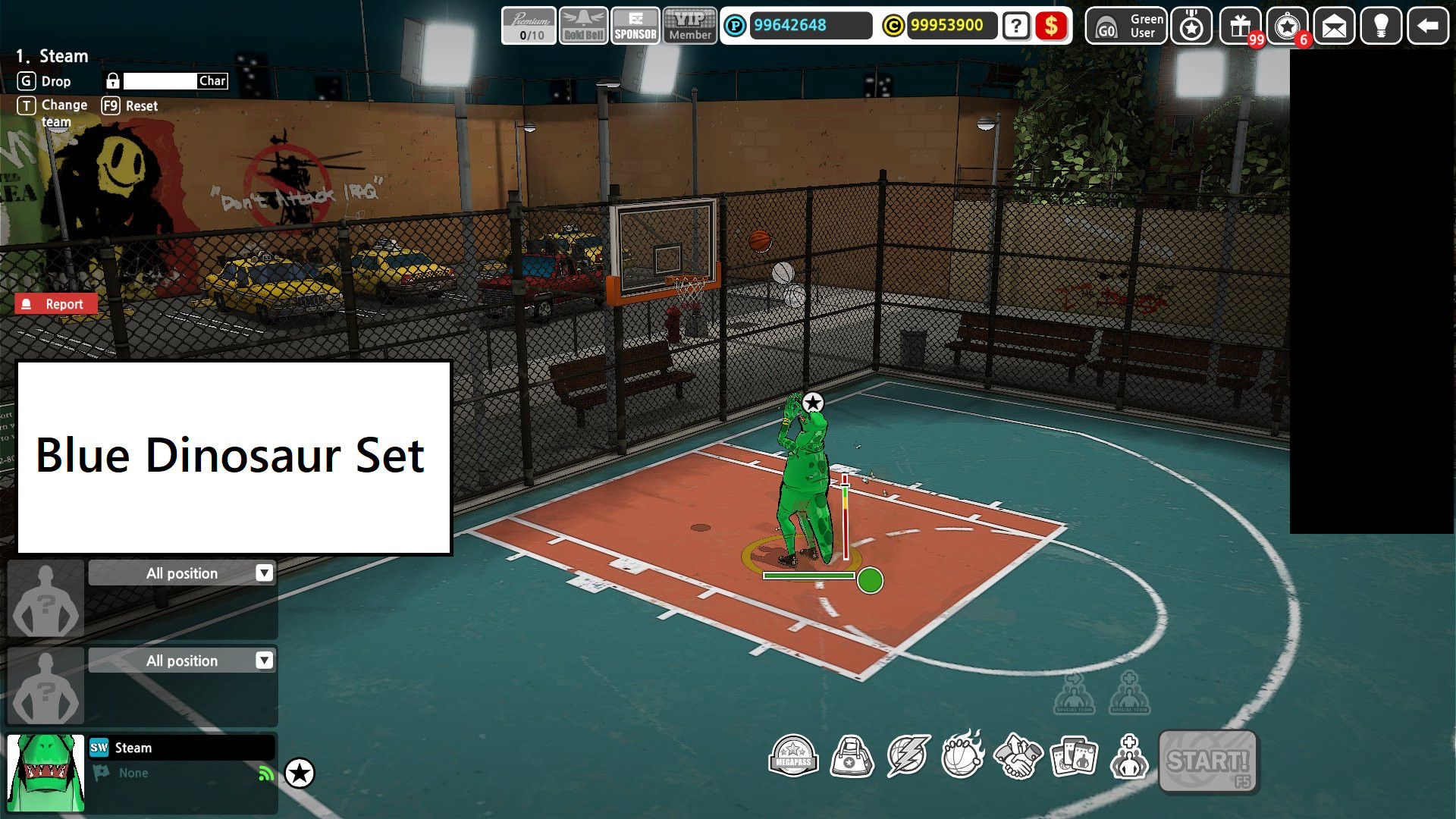Select the lightning quick match icon
Screen dimensions: 1456x819
tap(907, 757)
